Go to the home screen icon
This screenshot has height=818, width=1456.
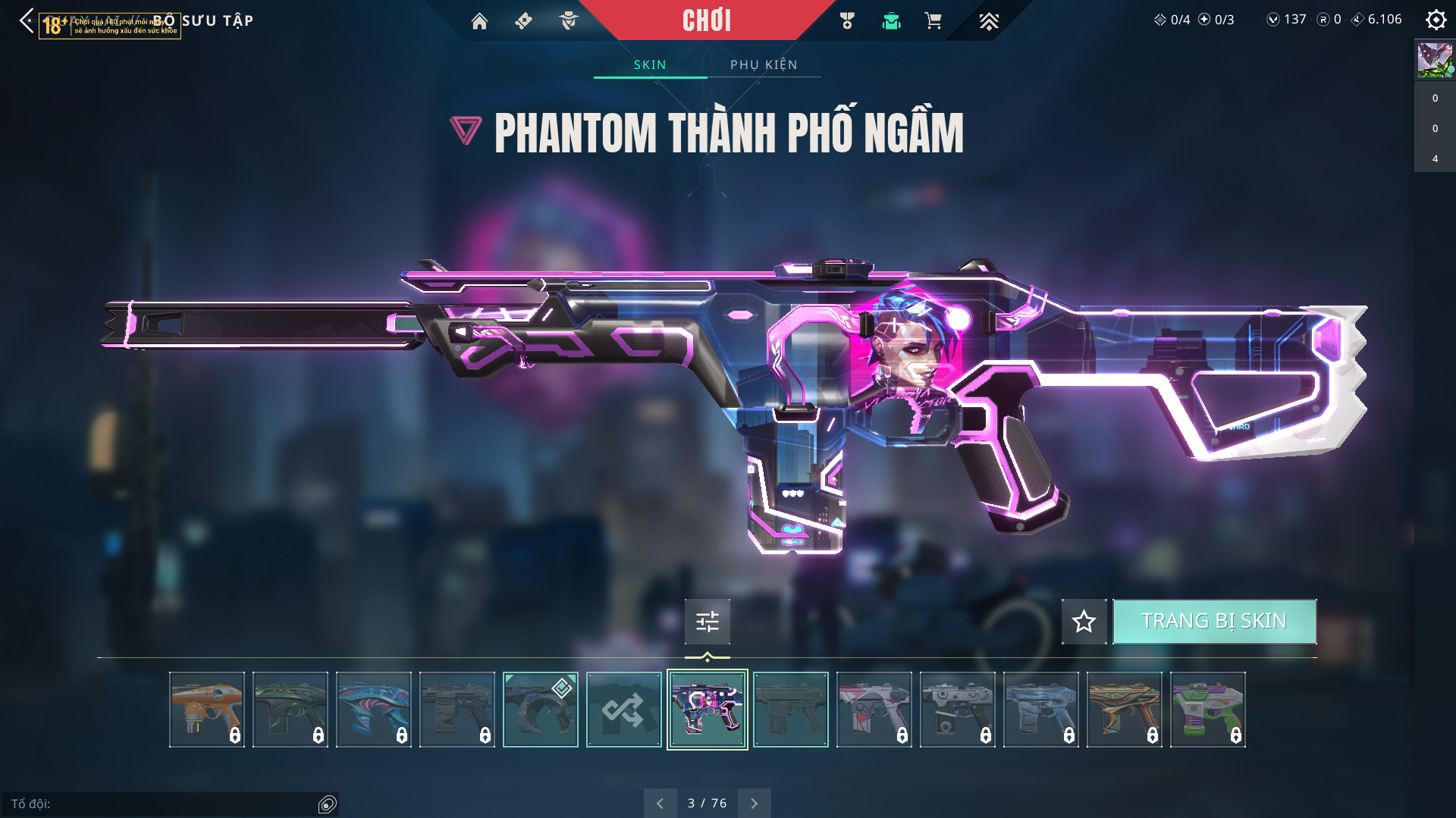click(479, 21)
